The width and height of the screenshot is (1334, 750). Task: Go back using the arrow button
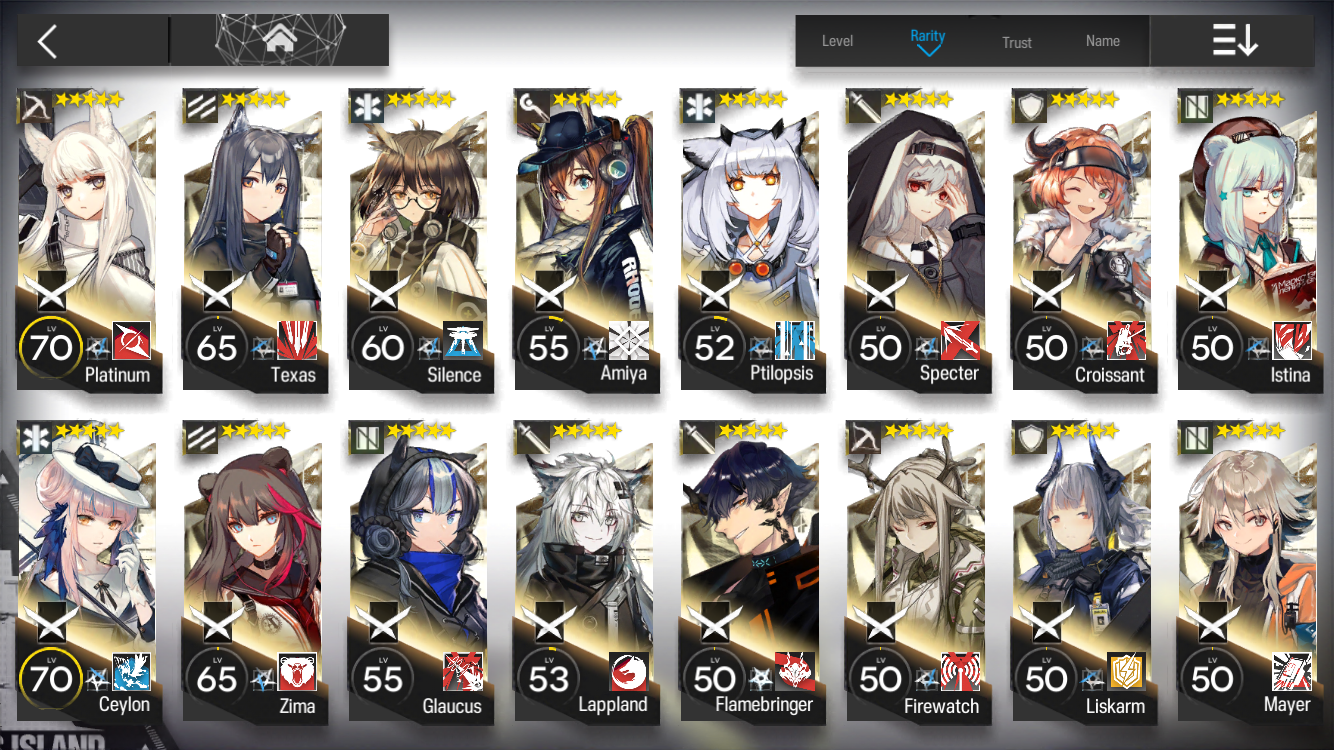[47, 41]
